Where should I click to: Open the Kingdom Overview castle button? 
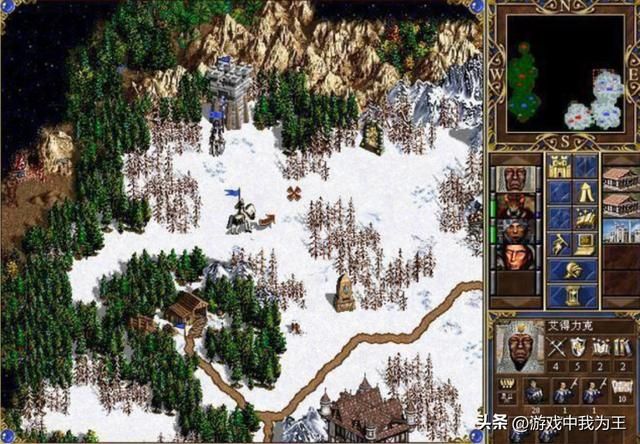[x=559, y=168]
